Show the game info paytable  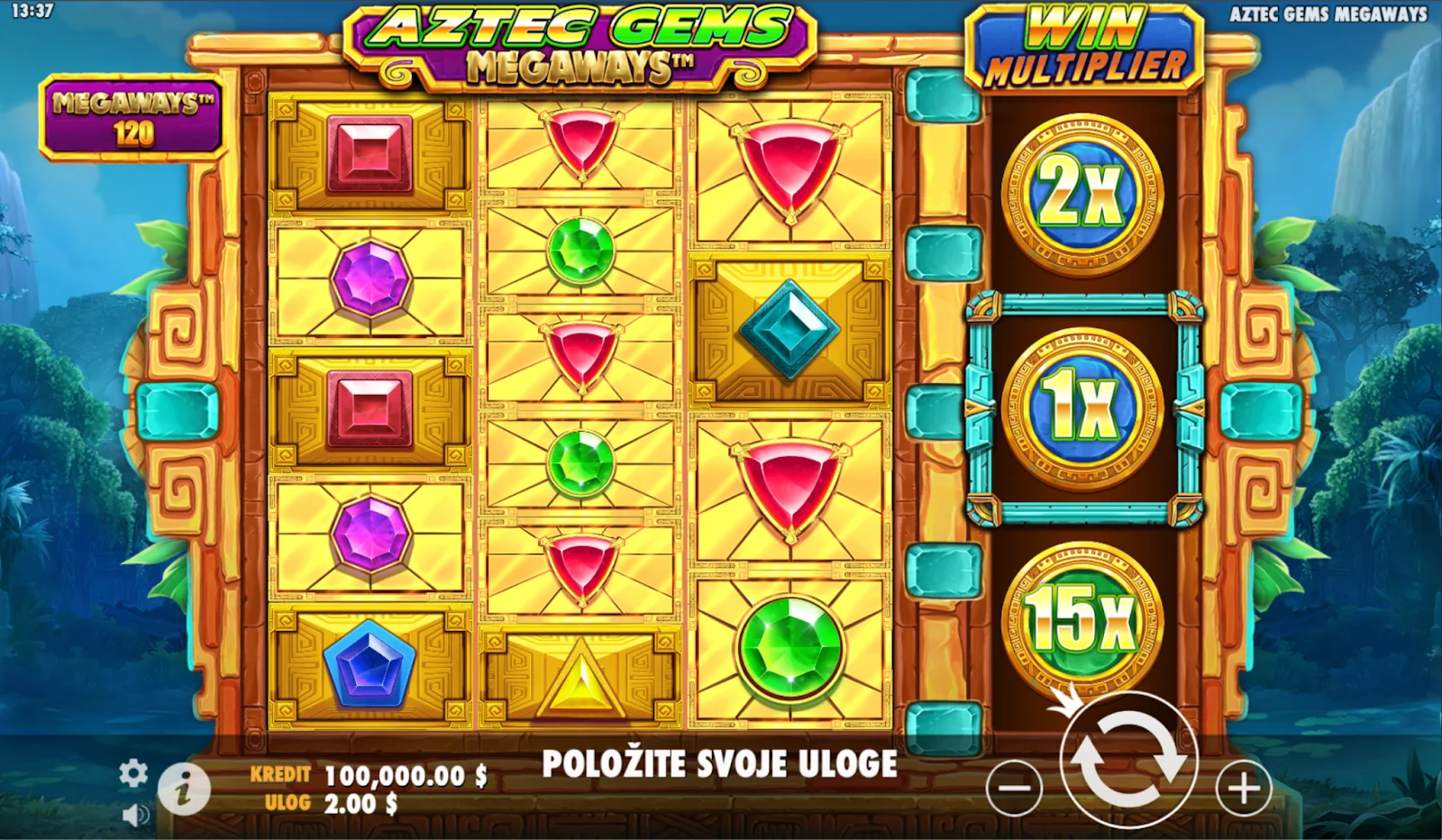[x=184, y=790]
